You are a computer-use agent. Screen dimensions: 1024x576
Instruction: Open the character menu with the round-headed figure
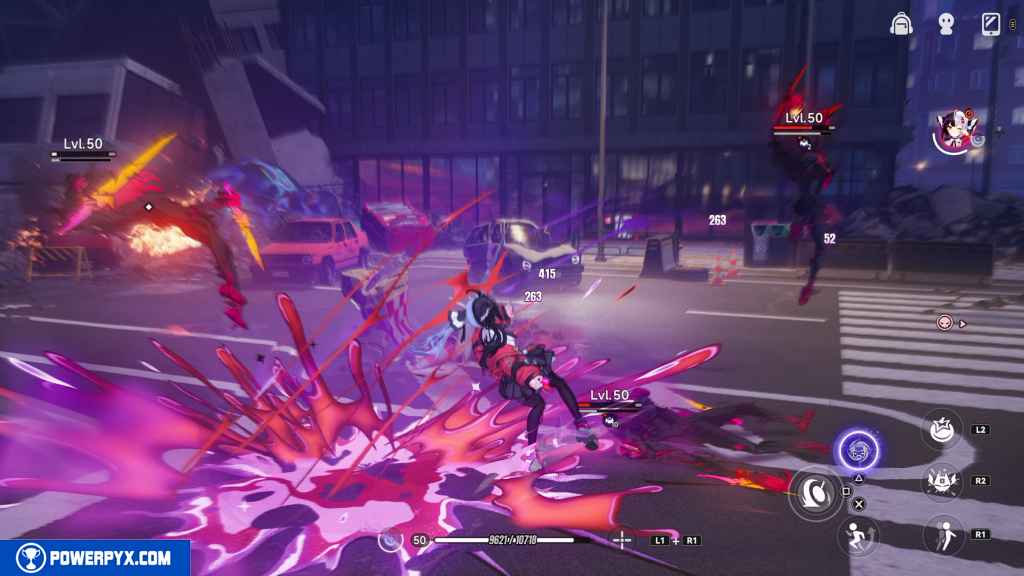click(x=946, y=25)
